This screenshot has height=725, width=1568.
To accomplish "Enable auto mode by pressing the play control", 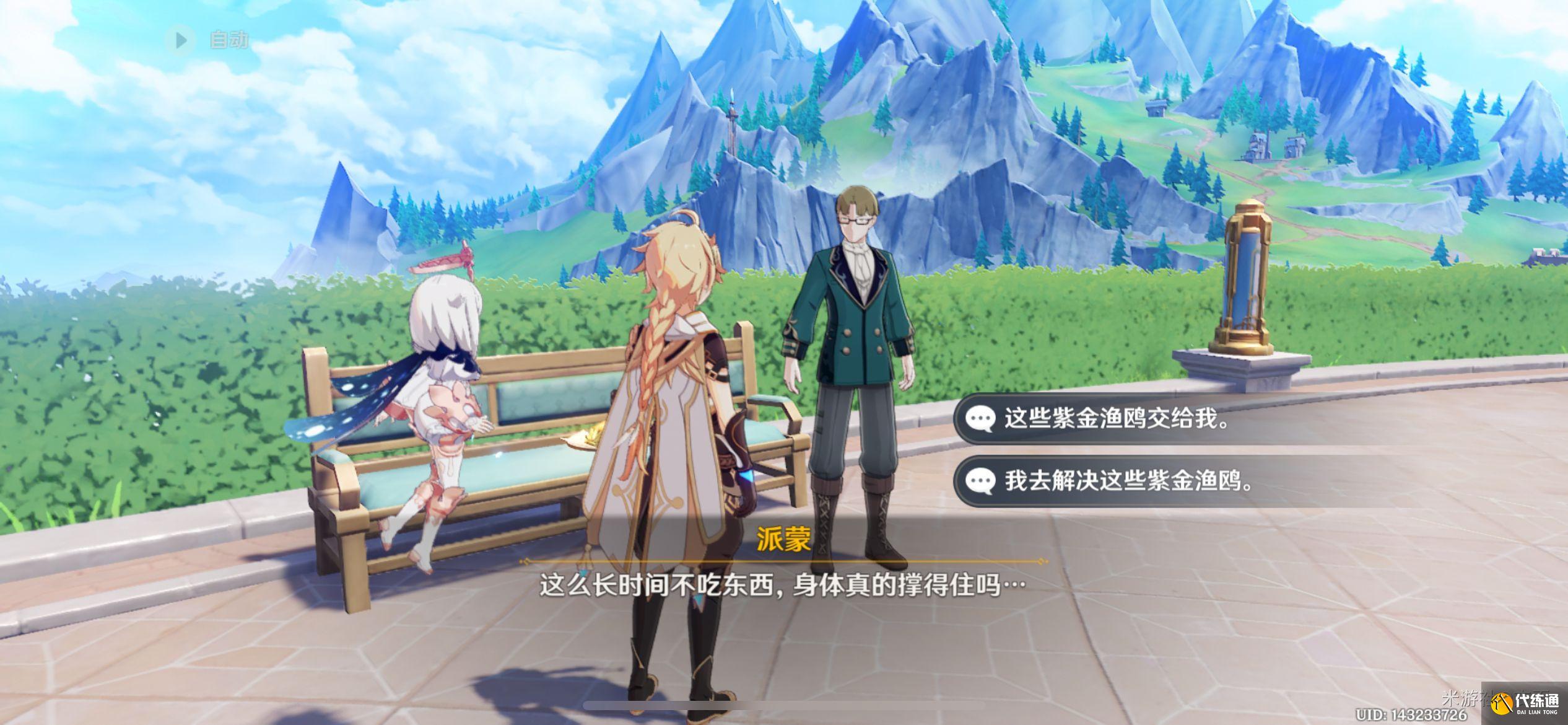I will coord(181,40).
